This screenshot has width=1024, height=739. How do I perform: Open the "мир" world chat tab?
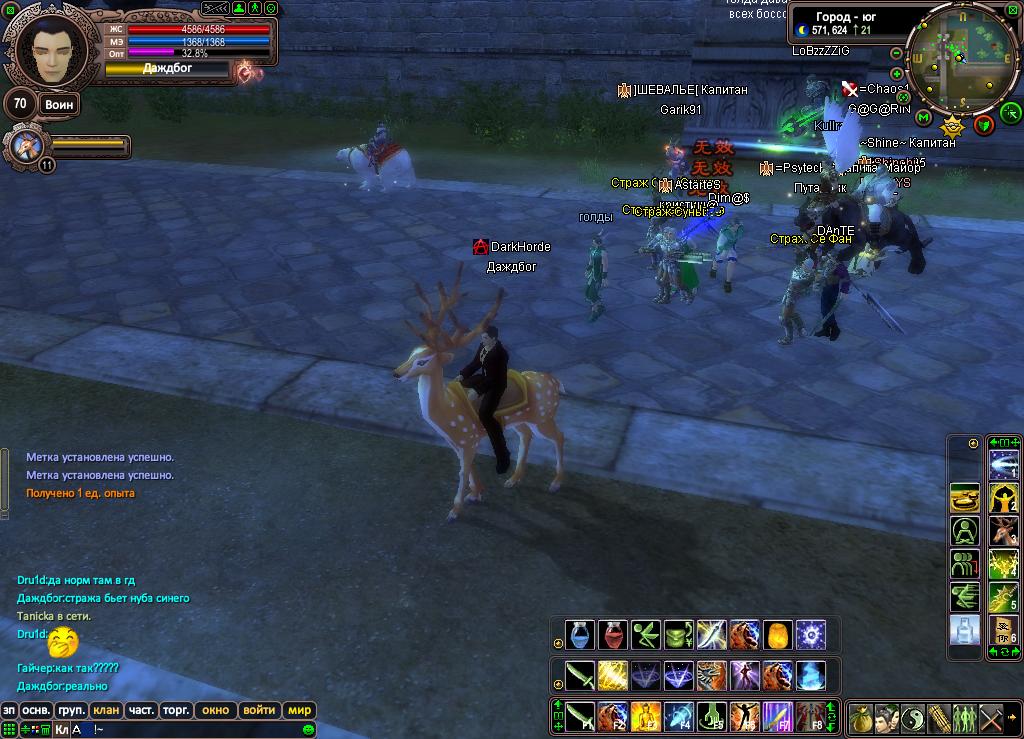point(299,710)
